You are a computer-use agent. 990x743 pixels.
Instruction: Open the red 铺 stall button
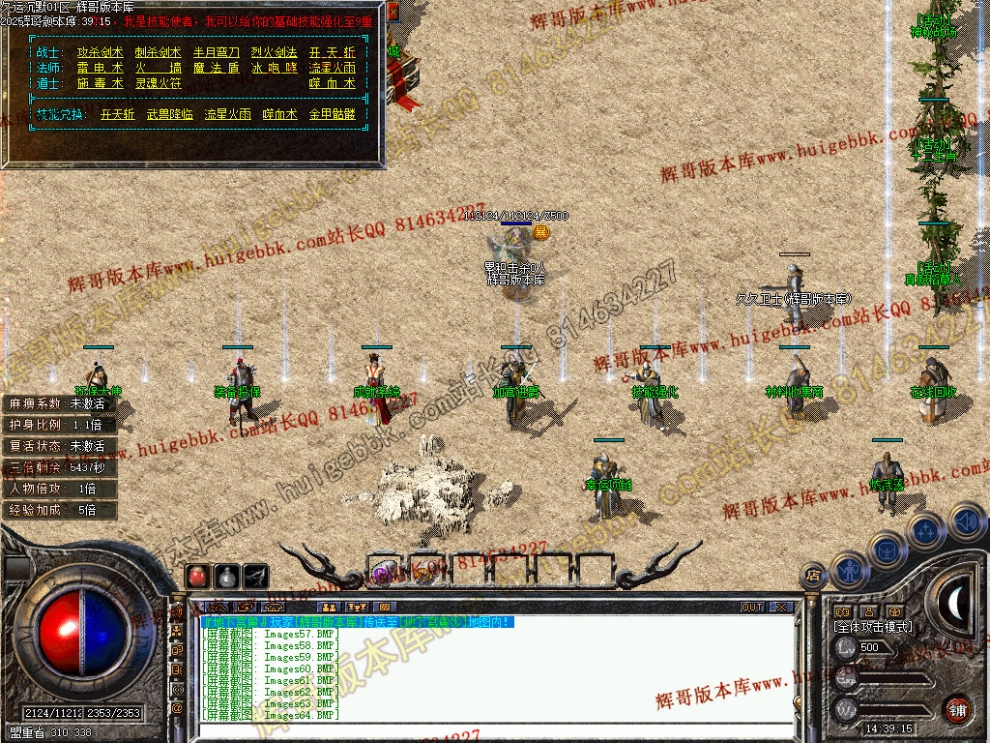[x=958, y=709]
